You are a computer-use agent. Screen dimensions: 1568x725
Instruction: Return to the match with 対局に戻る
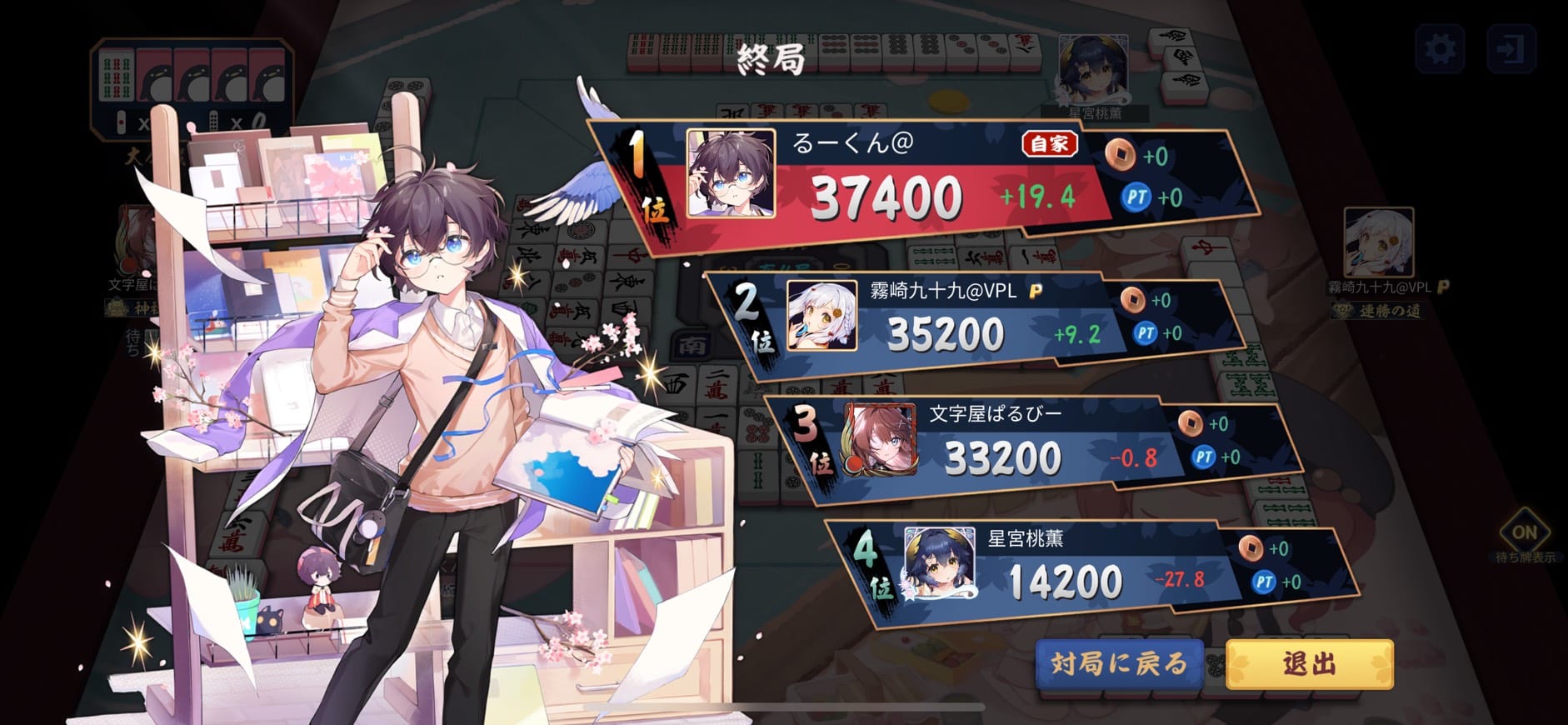(x=1119, y=663)
